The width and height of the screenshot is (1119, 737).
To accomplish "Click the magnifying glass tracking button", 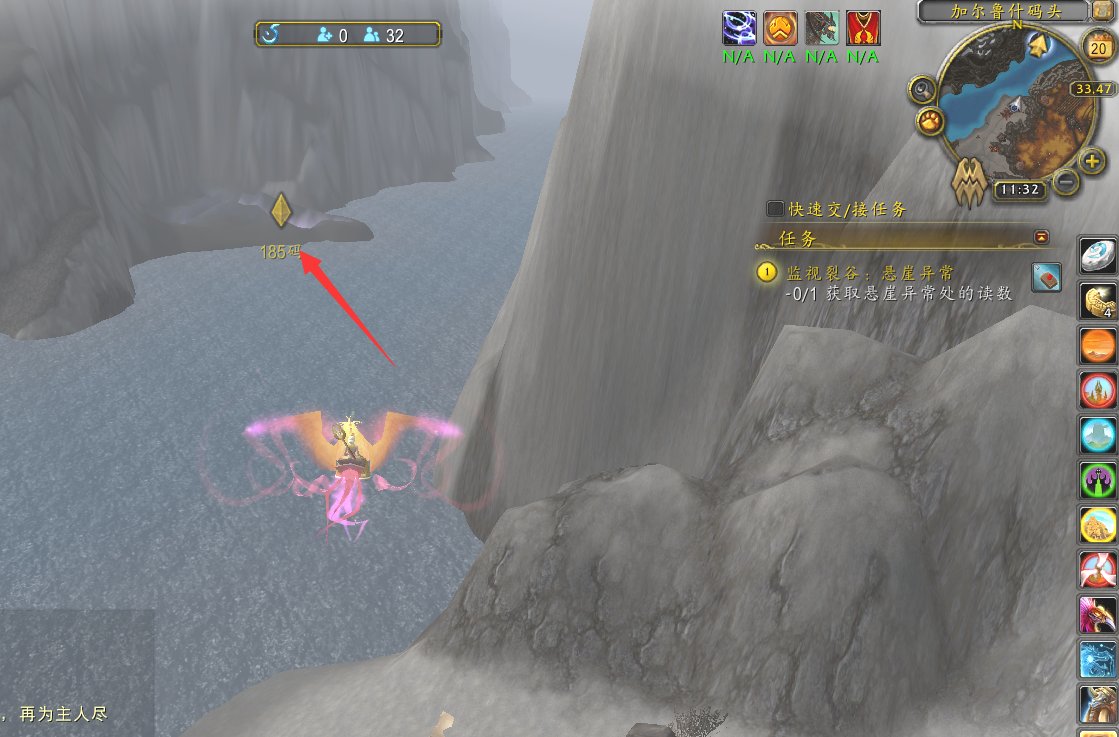I will click(x=922, y=90).
